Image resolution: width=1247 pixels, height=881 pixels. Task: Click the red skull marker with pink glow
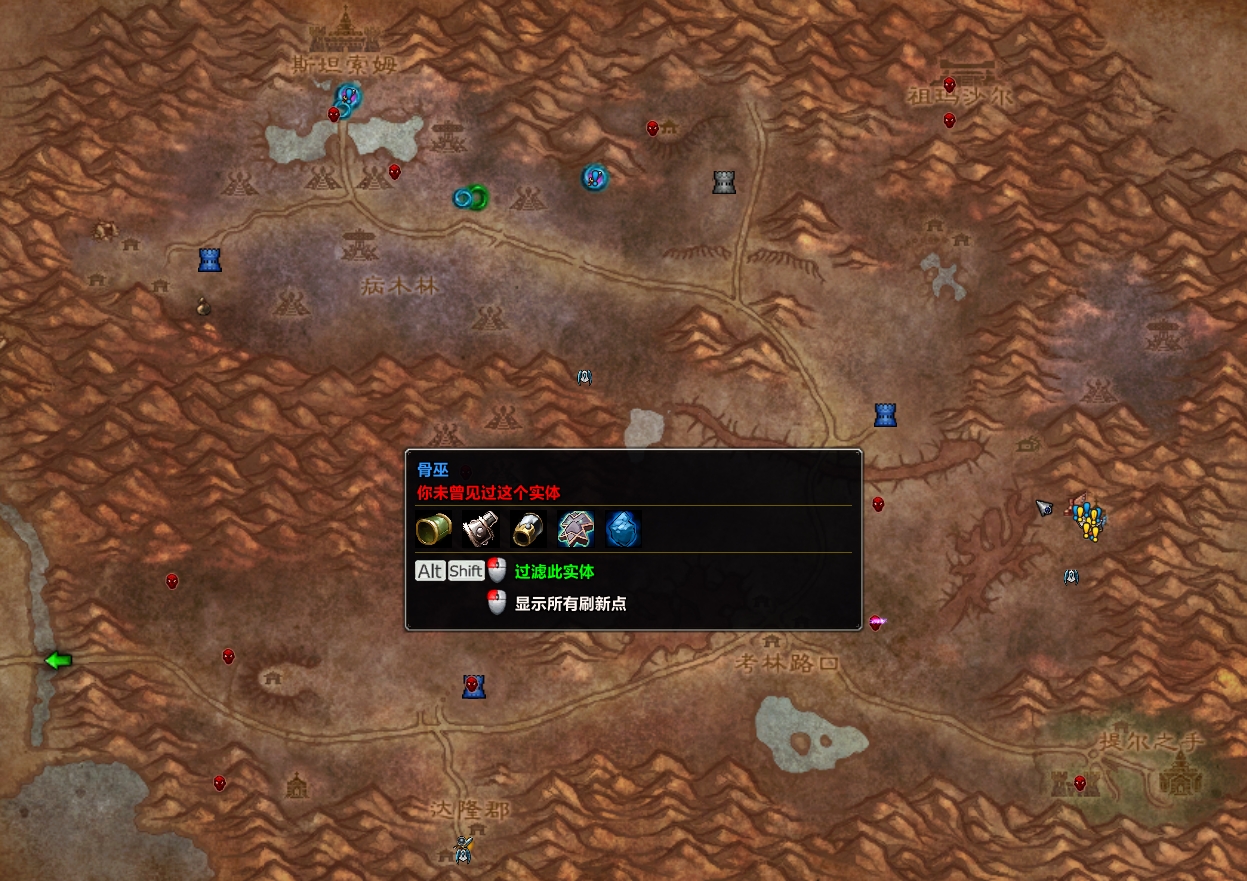tap(877, 623)
